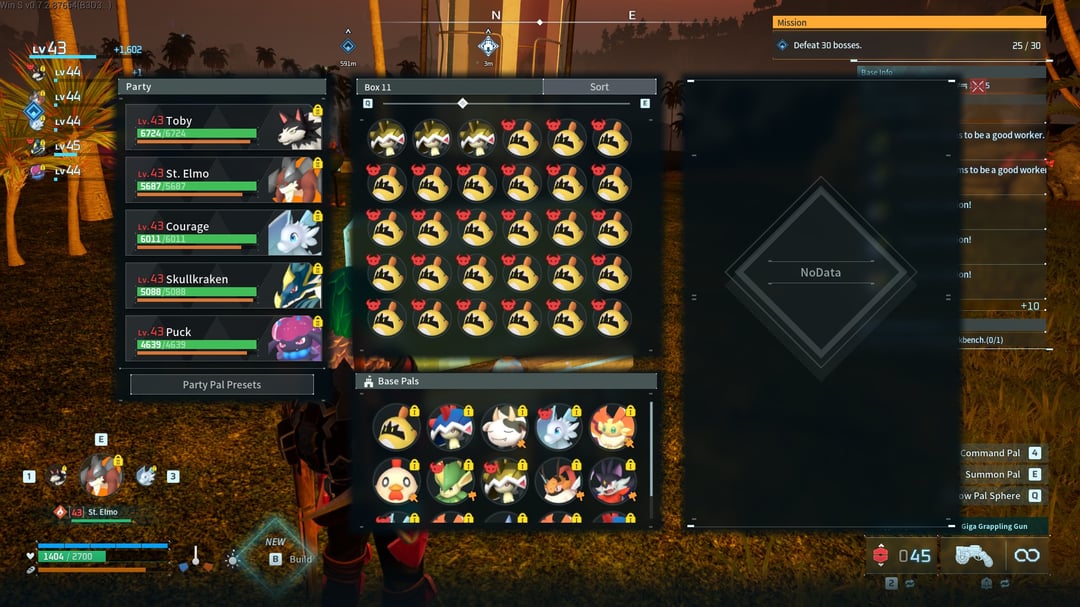Select the Skullkraken party entry
Screen dimensions: 1080x607
(224, 286)
